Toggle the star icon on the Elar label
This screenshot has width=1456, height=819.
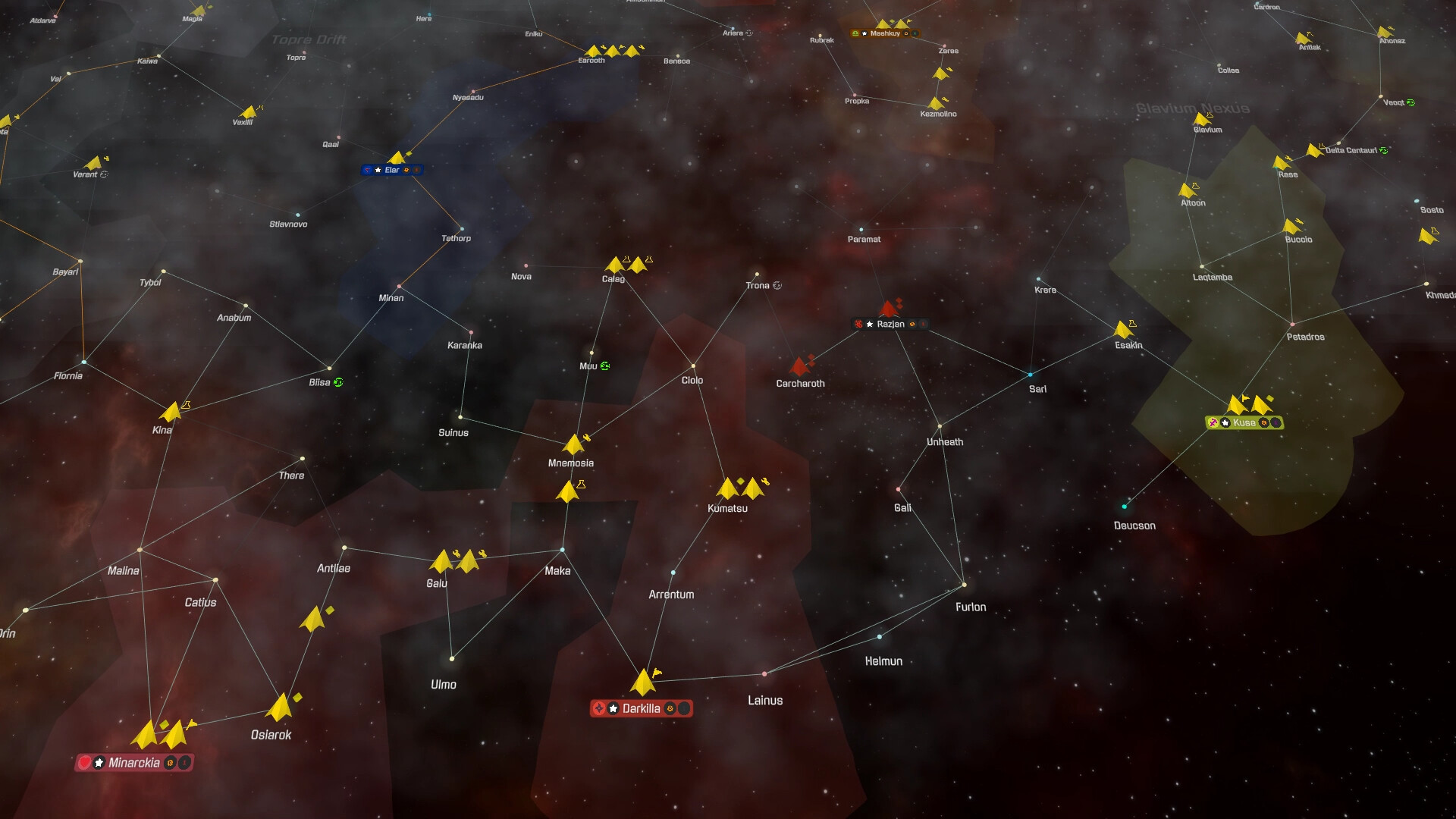pos(378,170)
